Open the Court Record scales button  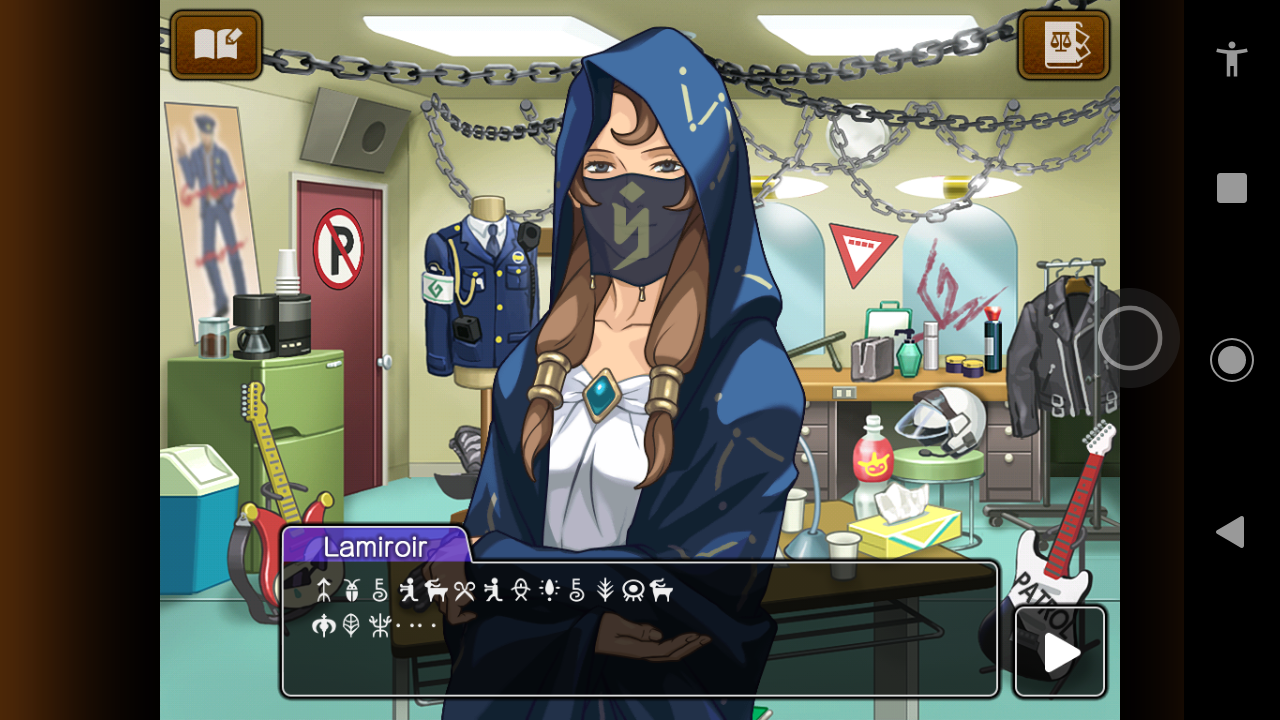pos(1063,45)
